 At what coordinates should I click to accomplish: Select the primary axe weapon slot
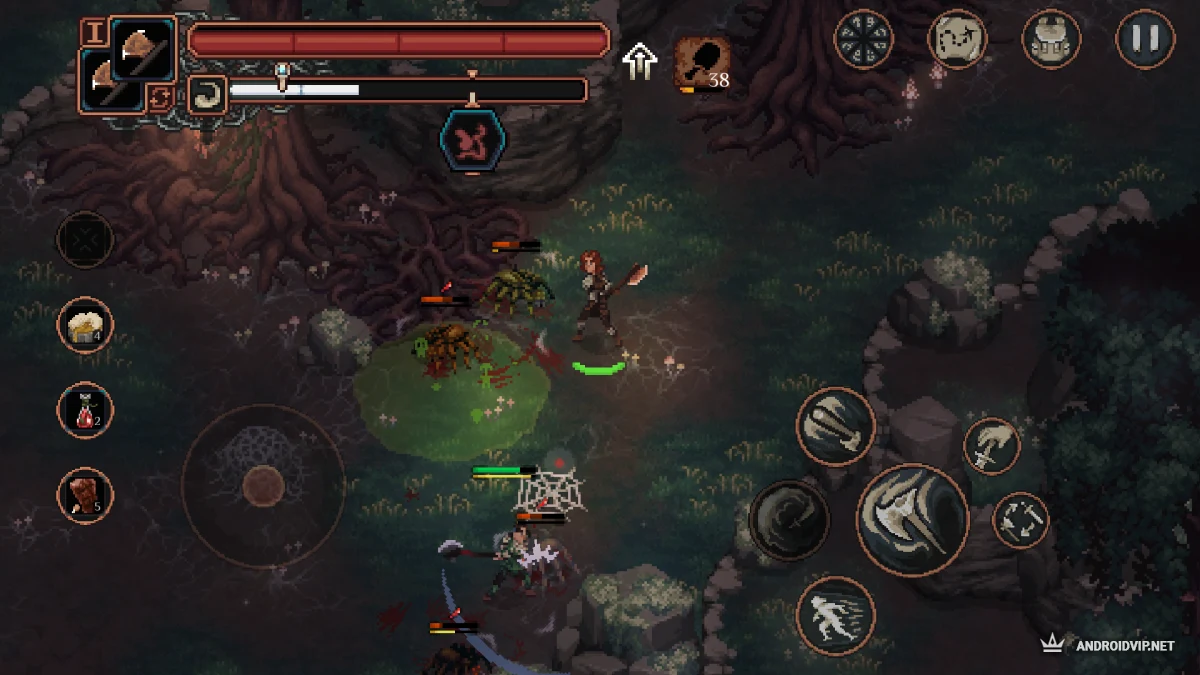point(144,45)
